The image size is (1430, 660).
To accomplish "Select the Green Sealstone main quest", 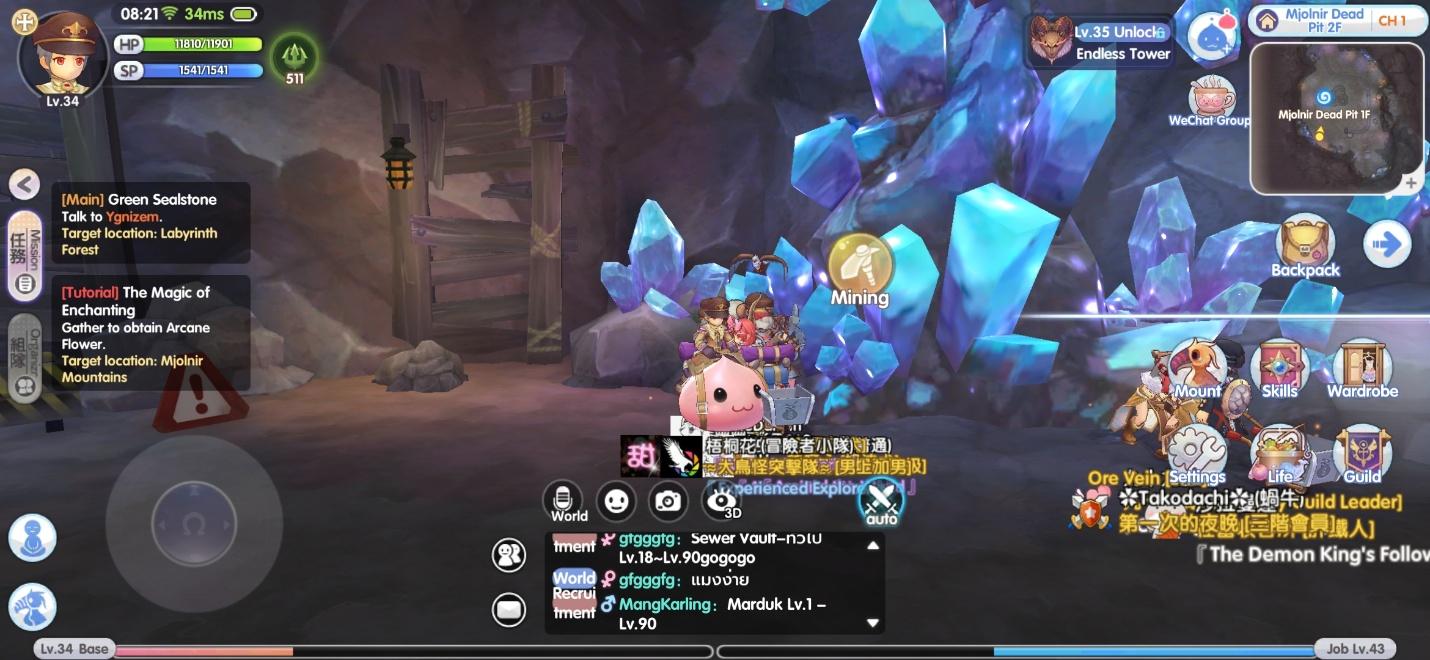I will point(150,224).
